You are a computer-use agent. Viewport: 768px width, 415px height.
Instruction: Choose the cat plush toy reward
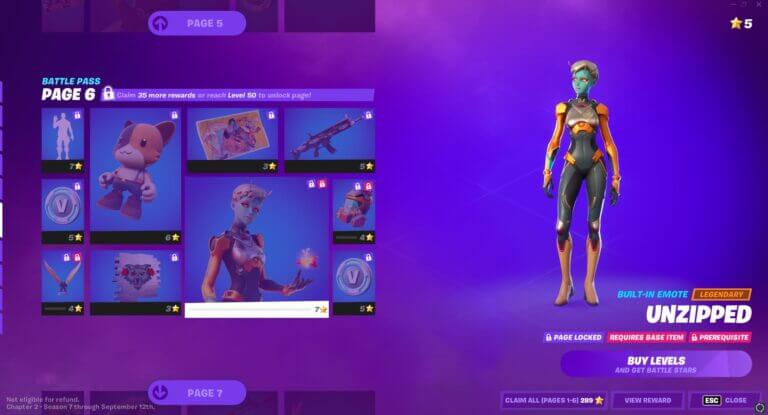tap(135, 175)
